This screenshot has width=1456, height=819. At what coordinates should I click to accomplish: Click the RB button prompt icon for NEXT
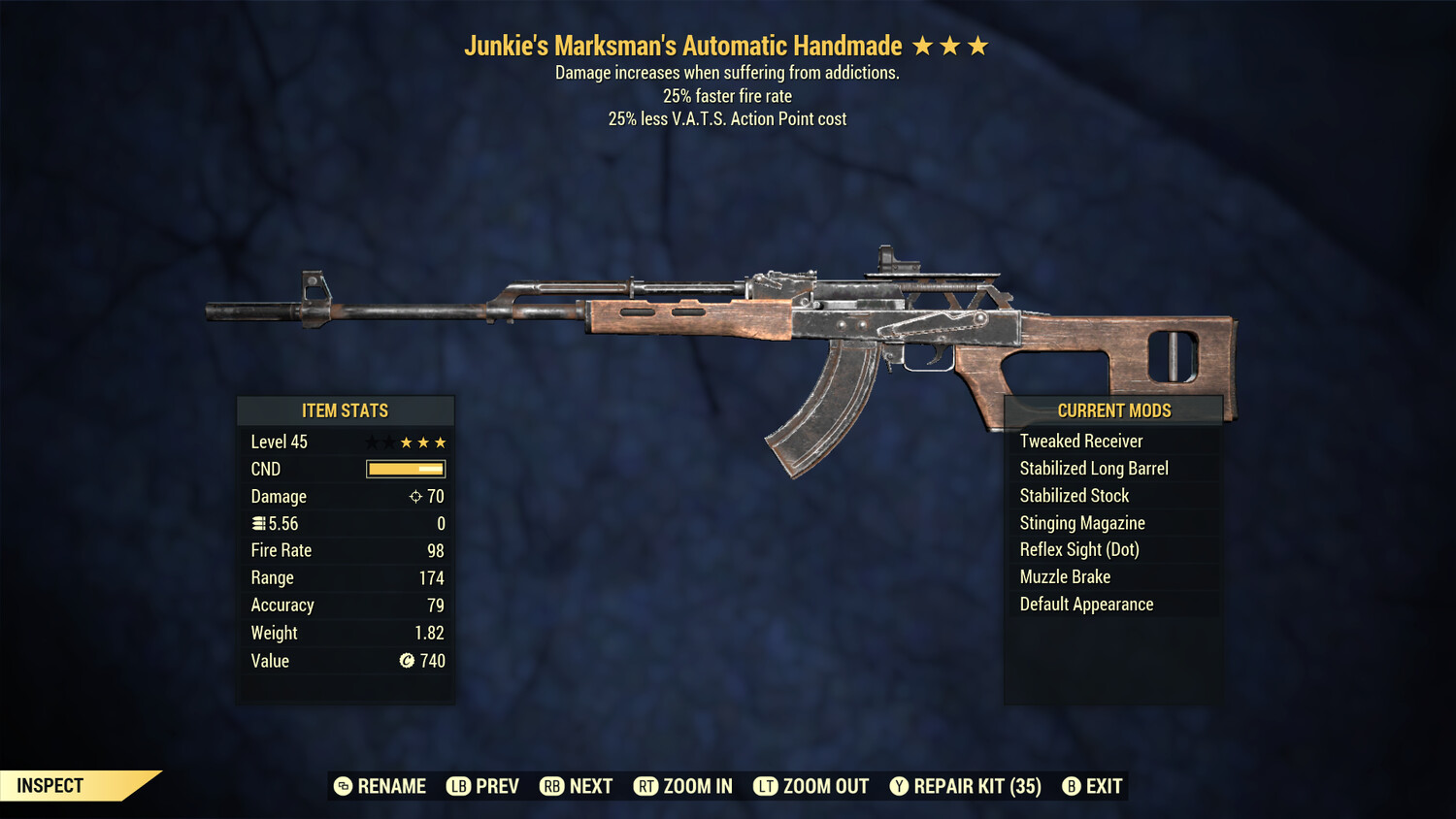553,786
